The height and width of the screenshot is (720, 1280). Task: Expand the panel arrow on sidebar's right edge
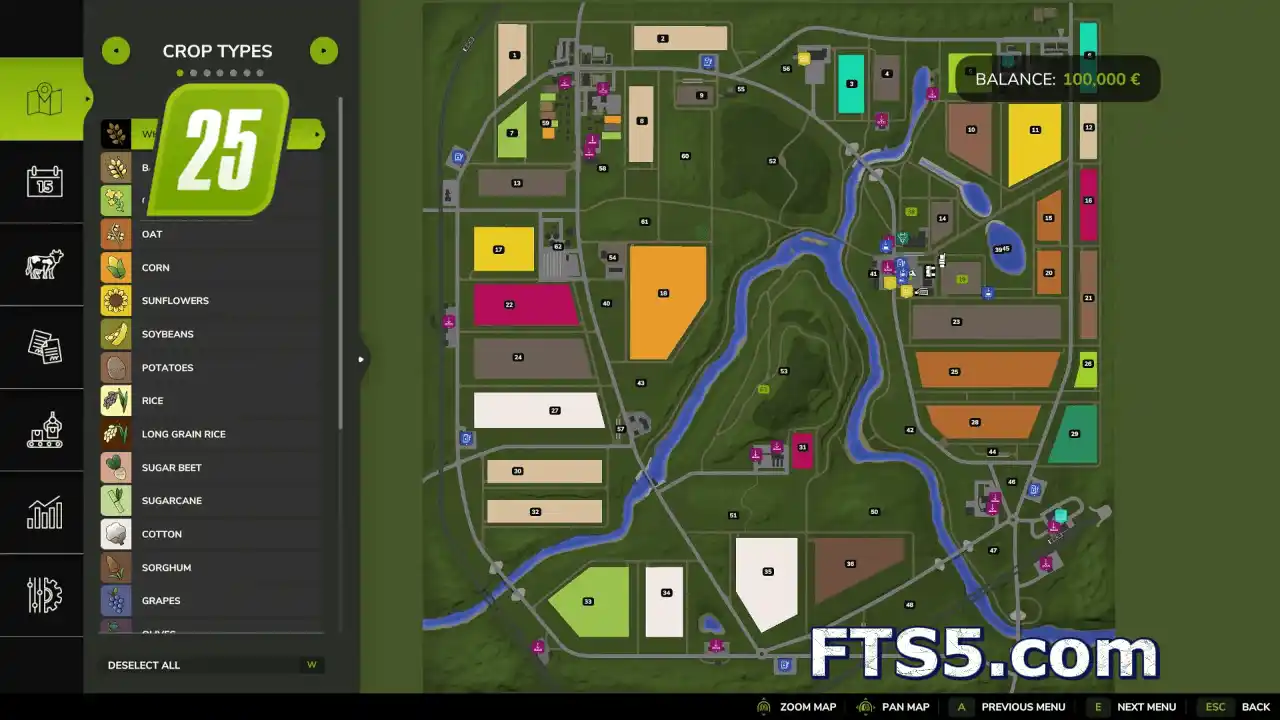361,358
